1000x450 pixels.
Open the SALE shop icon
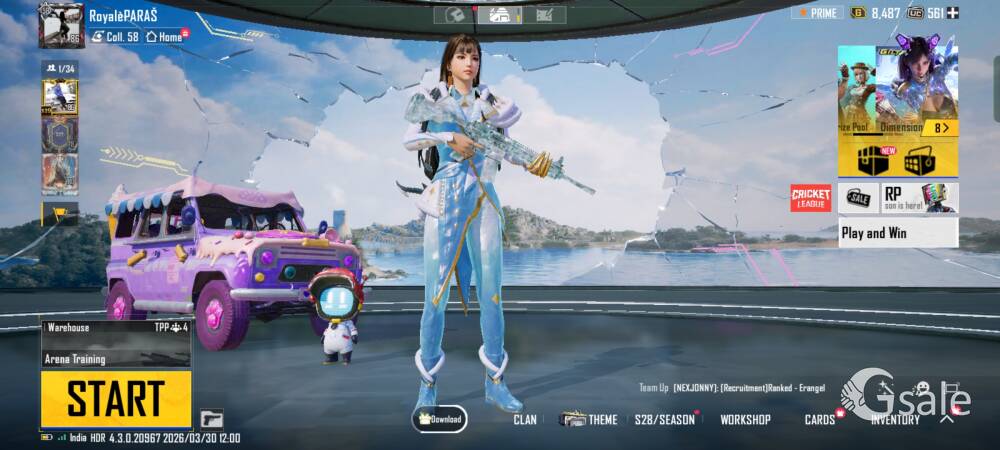point(859,198)
